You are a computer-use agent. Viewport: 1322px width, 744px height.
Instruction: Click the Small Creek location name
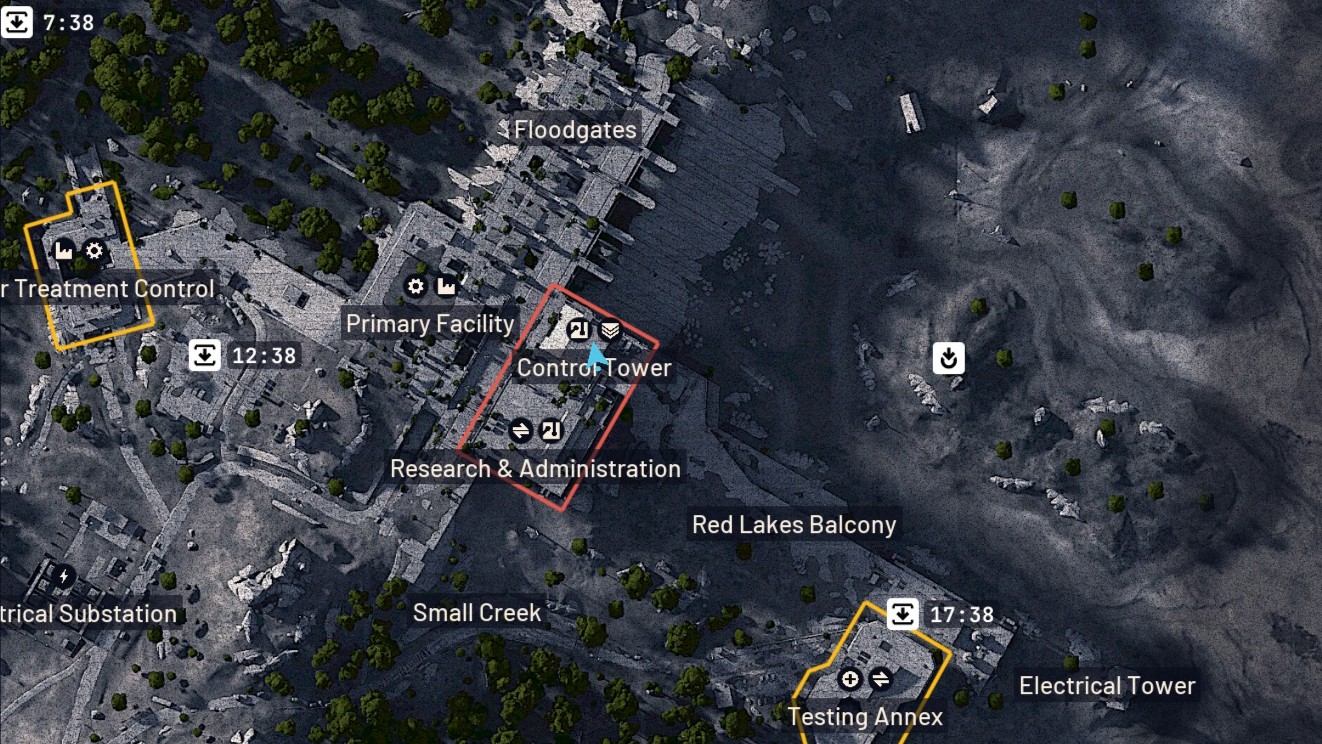(477, 612)
